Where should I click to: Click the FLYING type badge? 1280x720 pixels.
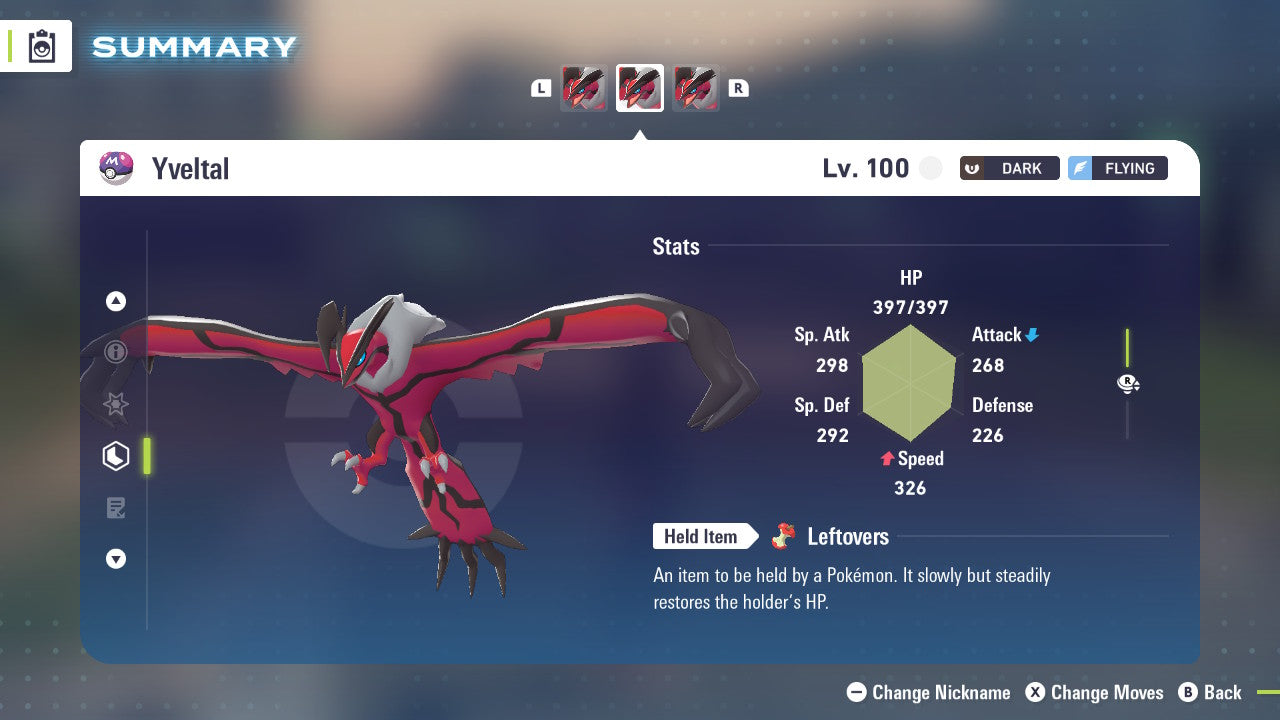tap(1117, 168)
